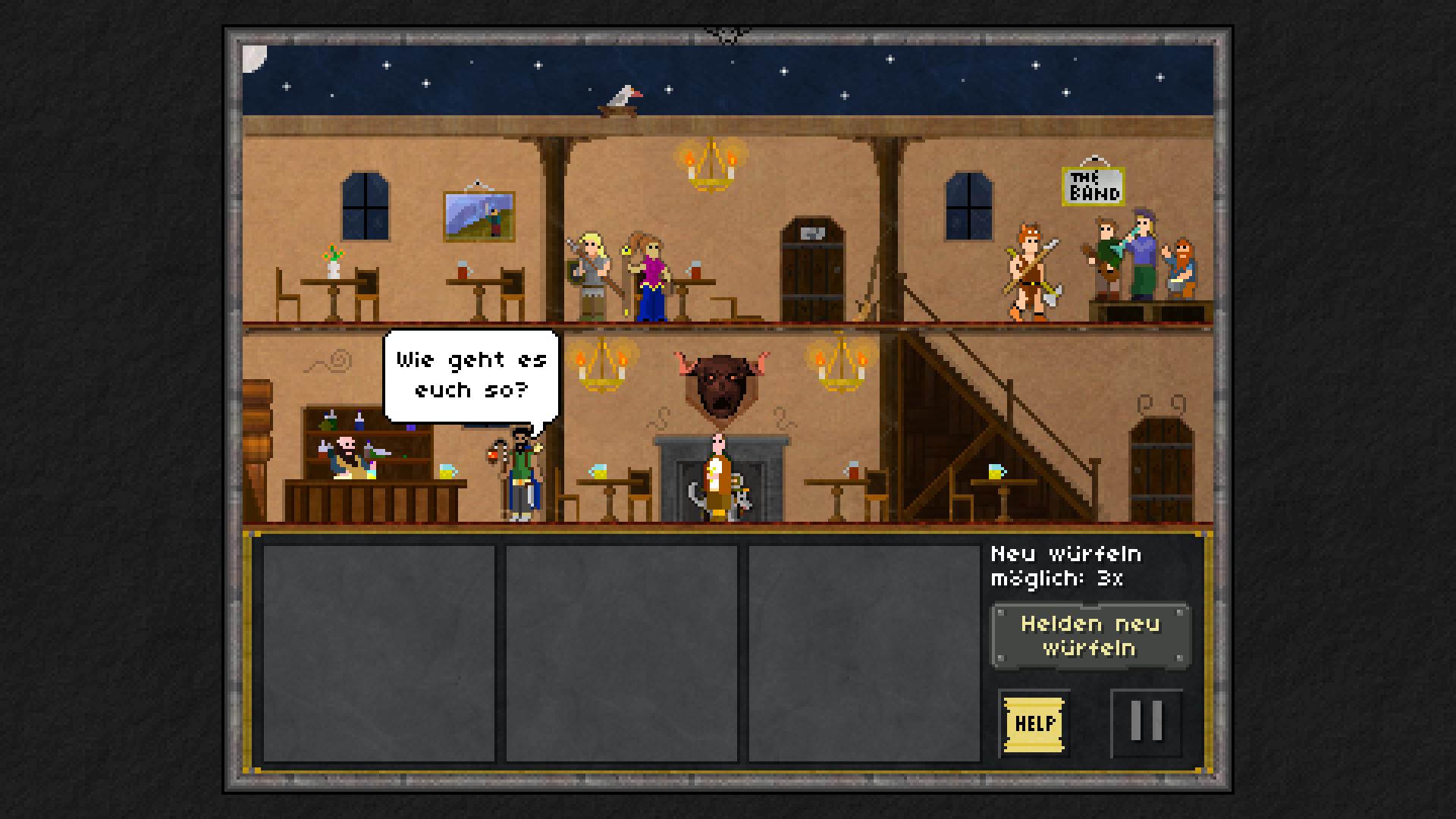
Task: Click the upstairs wooden door
Action: point(813,265)
